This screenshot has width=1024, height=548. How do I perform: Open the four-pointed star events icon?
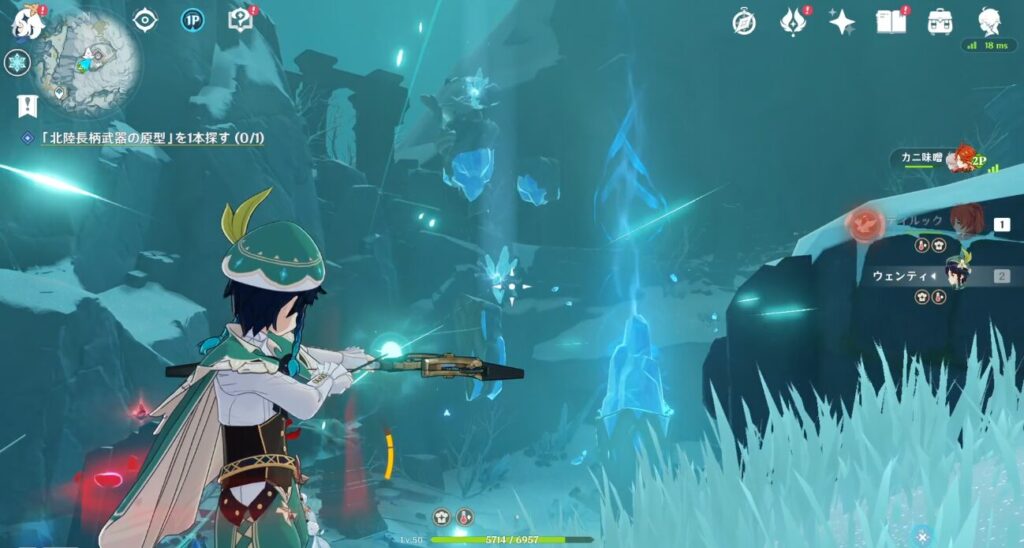coord(842,22)
